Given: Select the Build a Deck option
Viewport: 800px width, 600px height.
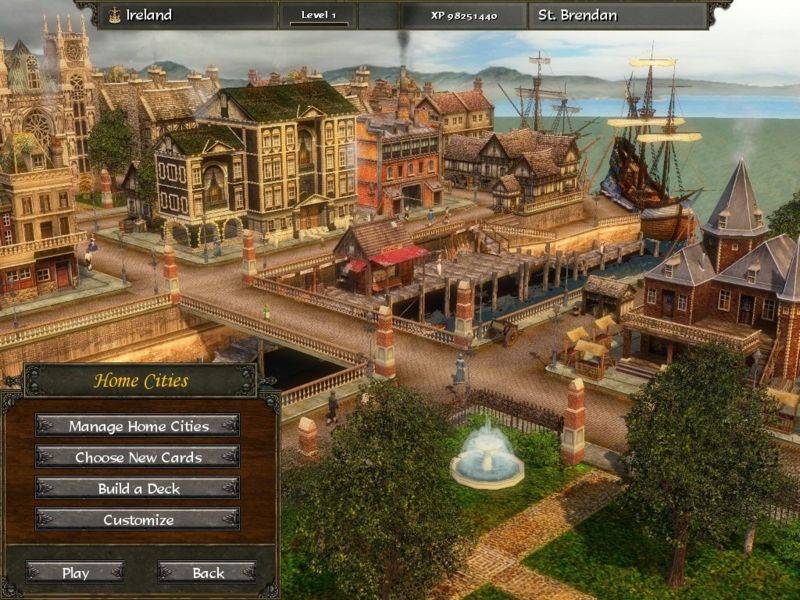Looking at the screenshot, I should [138, 488].
